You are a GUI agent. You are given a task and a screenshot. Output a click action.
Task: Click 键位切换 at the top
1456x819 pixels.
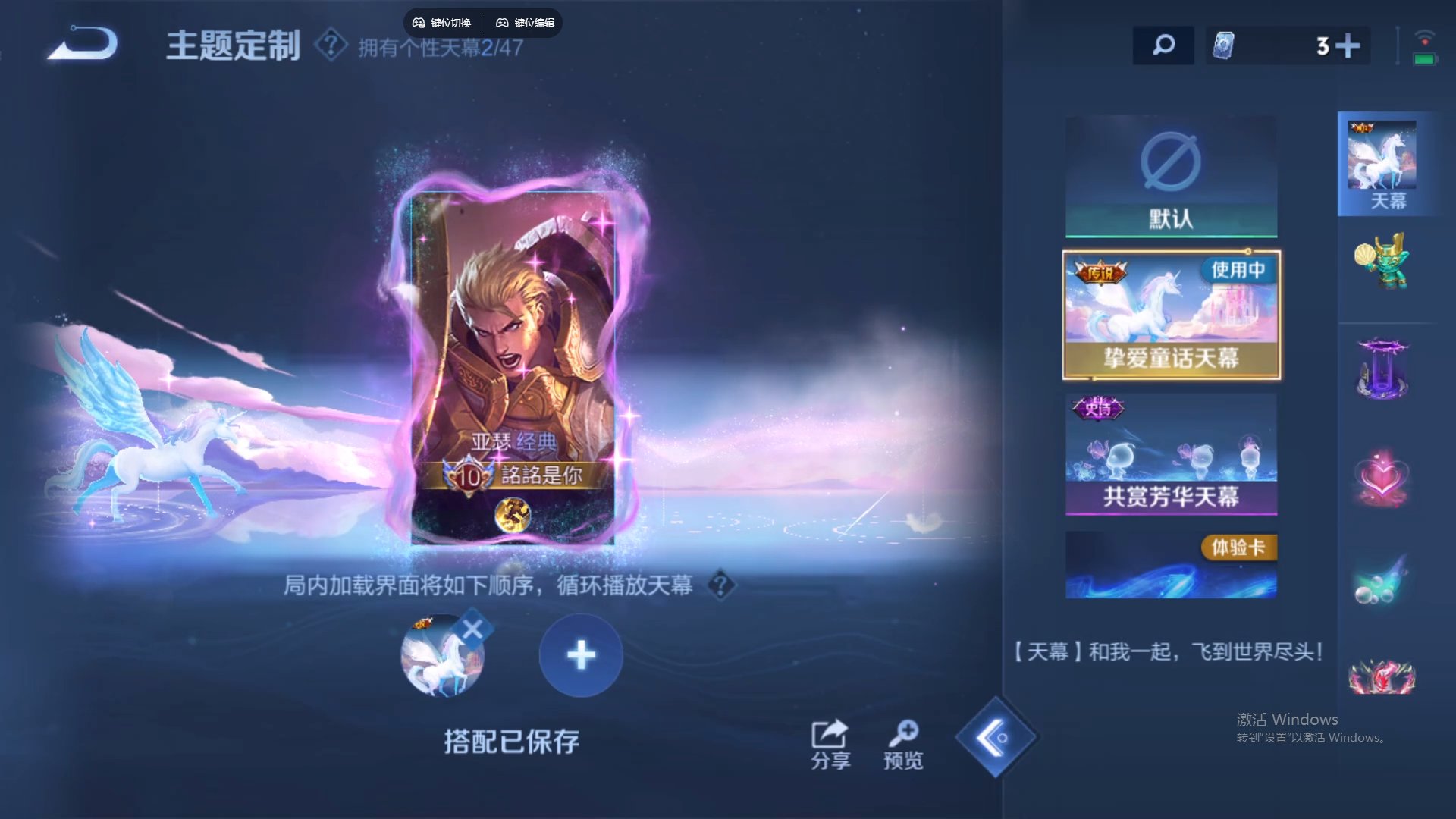[x=443, y=22]
